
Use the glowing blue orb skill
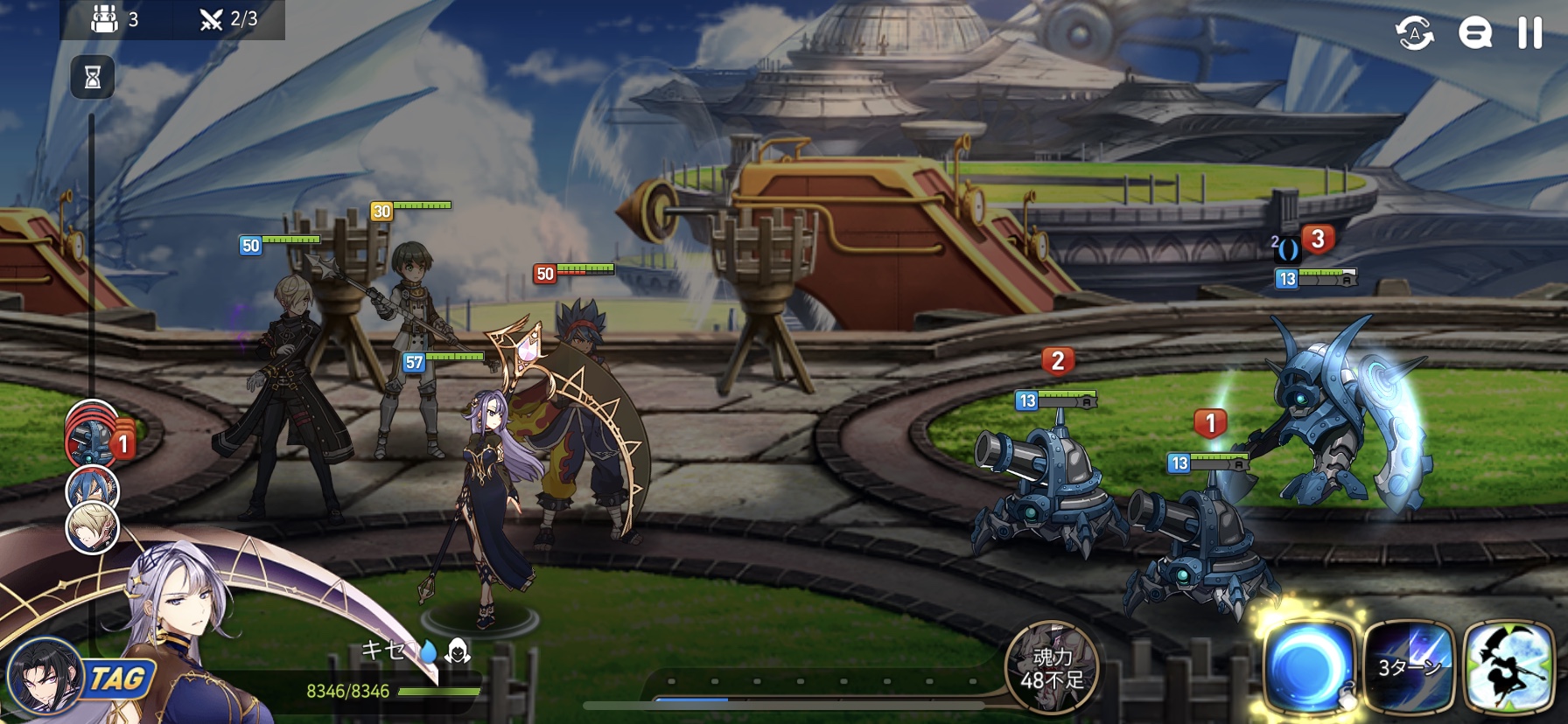[1308, 668]
